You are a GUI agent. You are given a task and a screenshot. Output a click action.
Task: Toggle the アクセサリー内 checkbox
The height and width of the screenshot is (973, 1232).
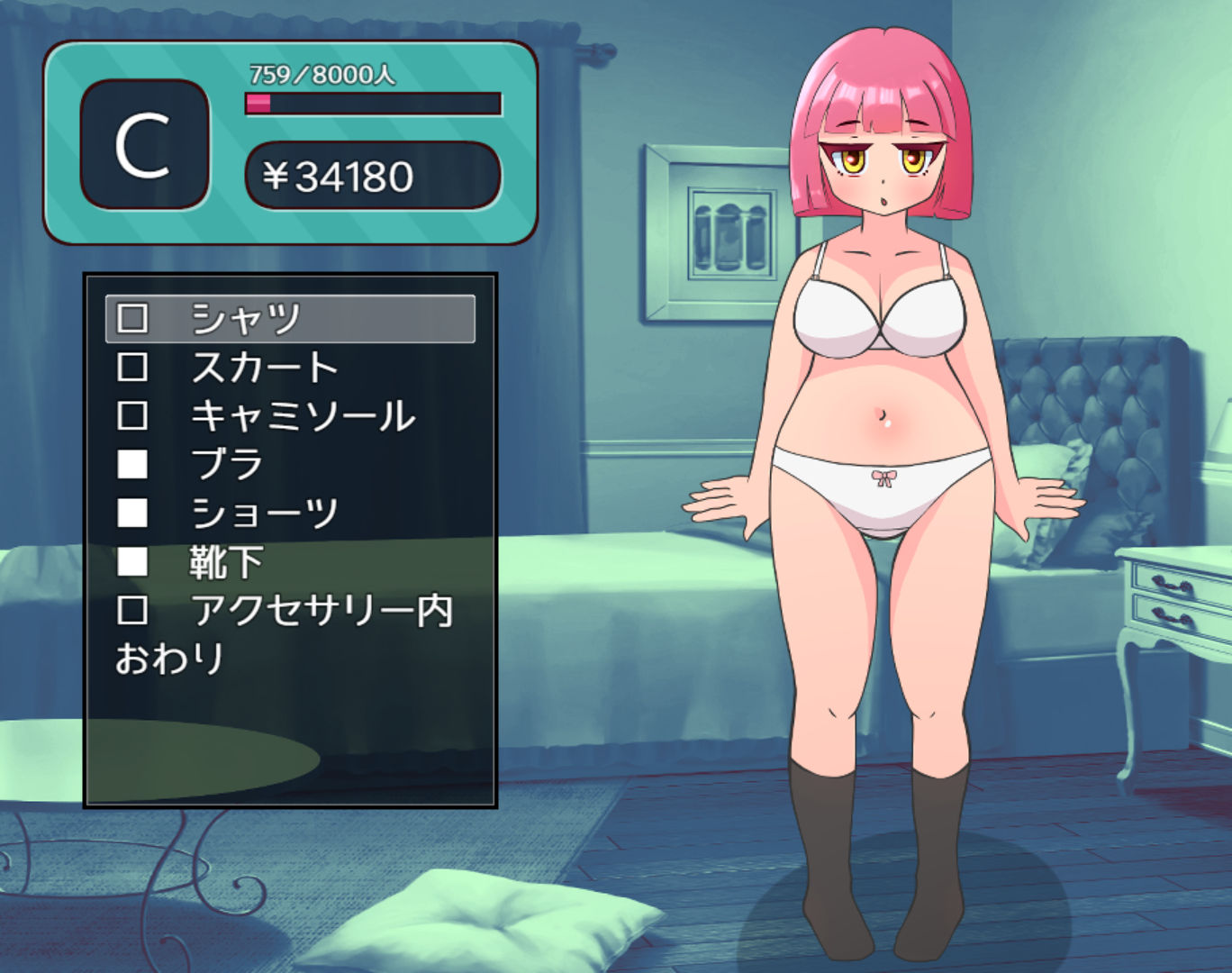pyautogui.click(x=133, y=612)
